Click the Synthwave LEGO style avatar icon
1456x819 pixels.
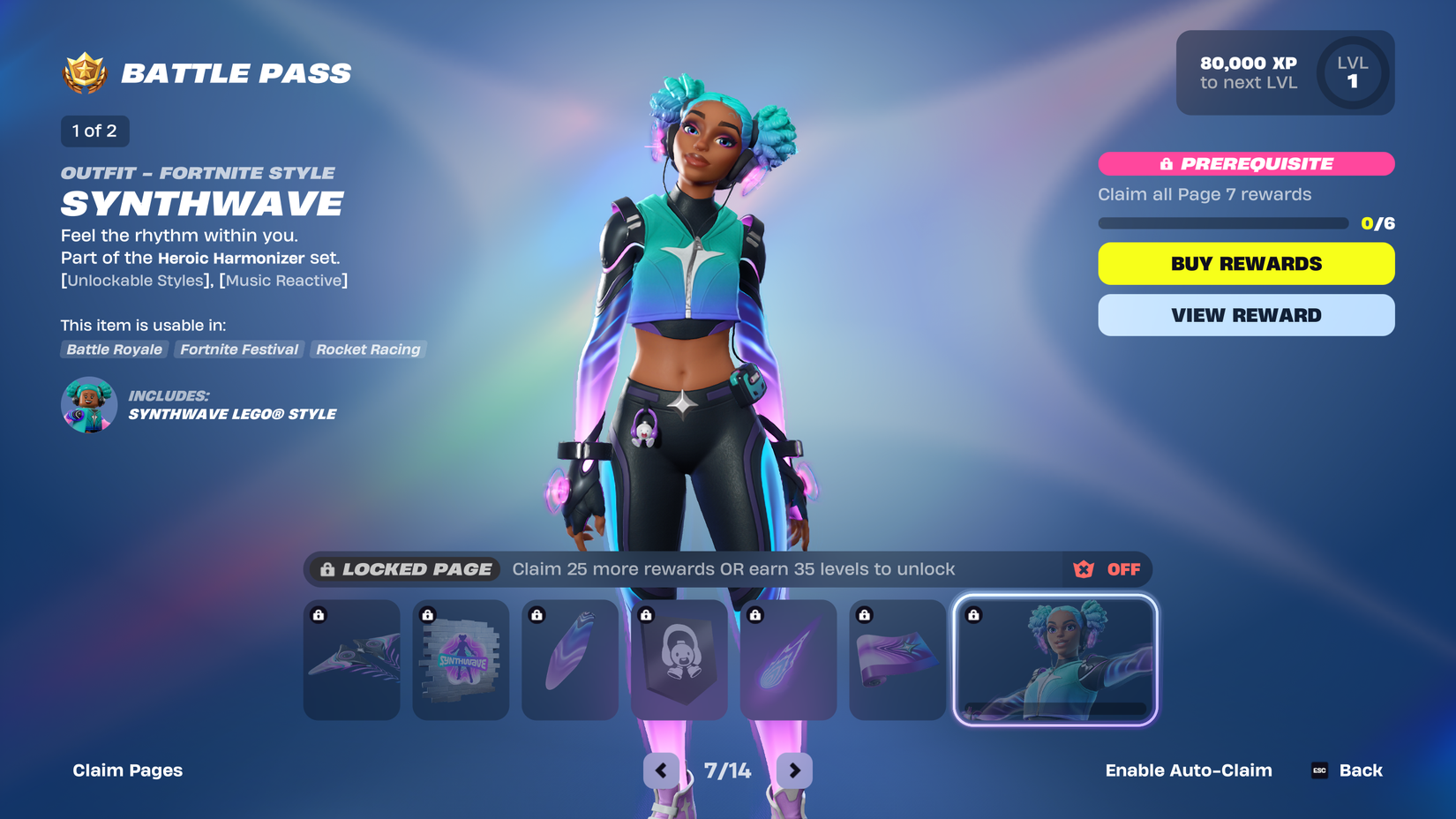click(x=88, y=405)
